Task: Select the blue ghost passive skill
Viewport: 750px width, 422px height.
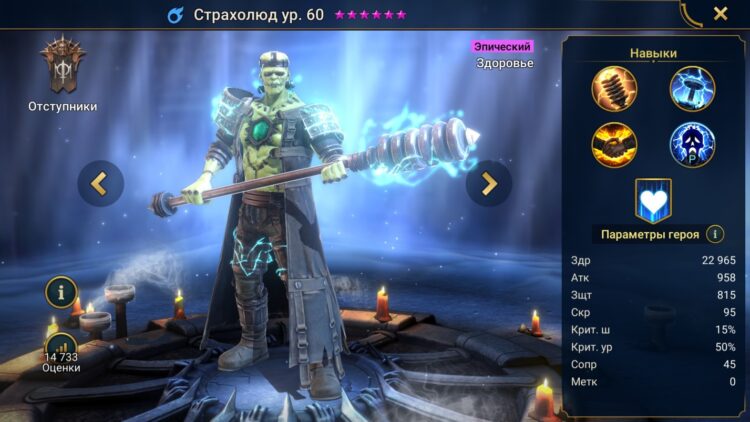Action: 692,144
